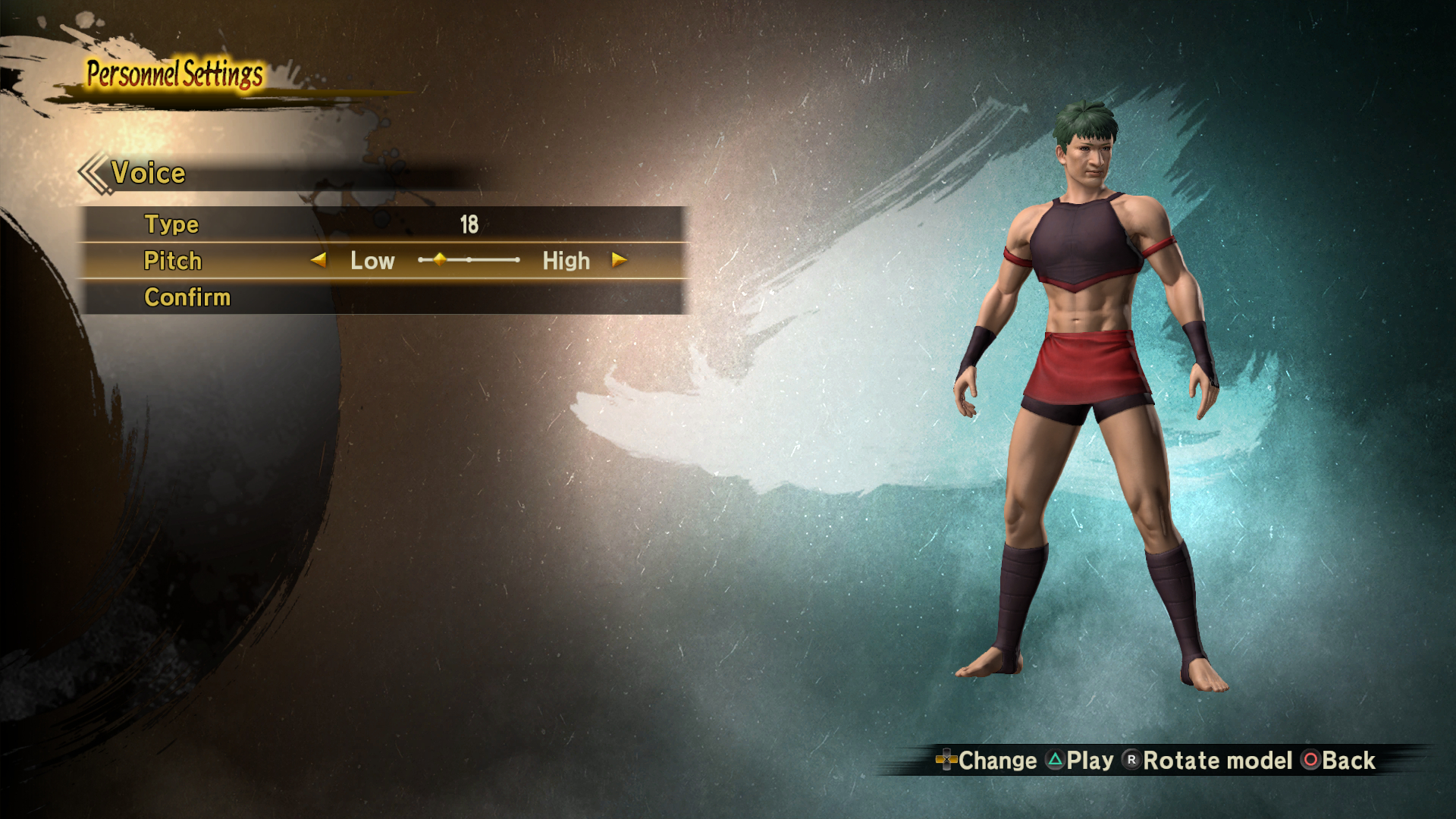1456x819 pixels.
Task: Click the pitch slider diamond handle
Action: pyautogui.click(x=440, y=259)
